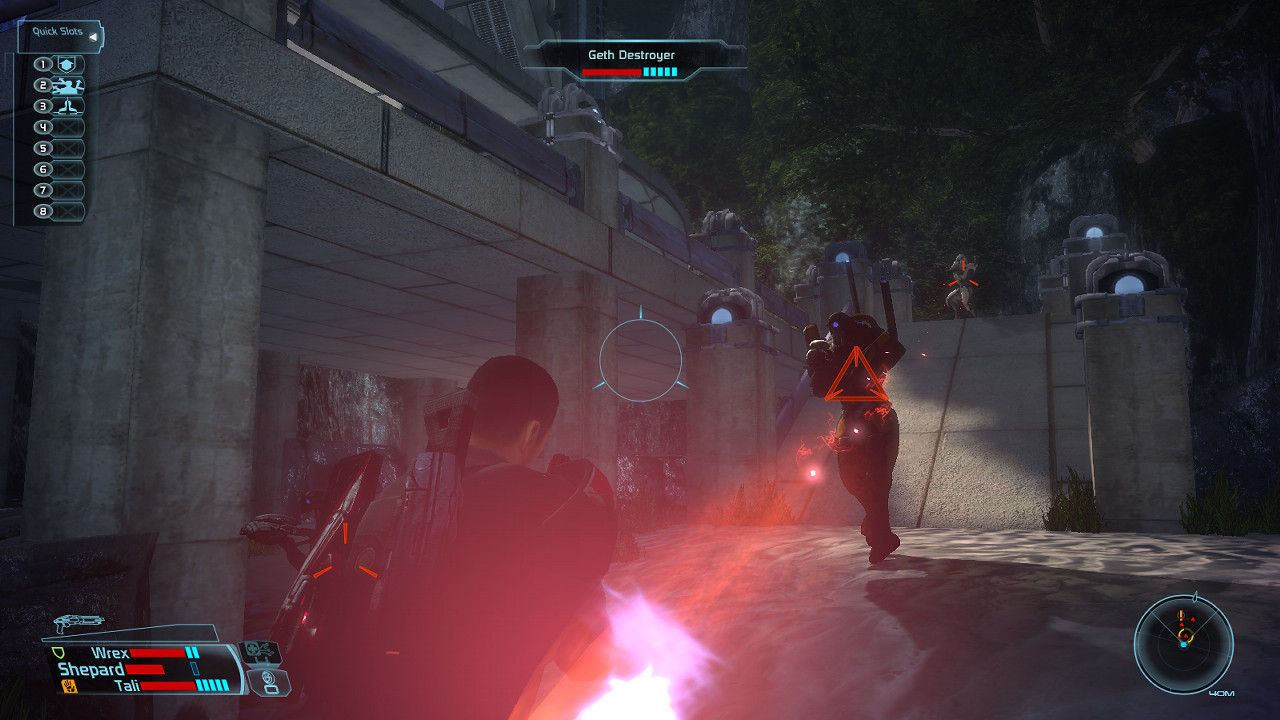The width and height of the screenshot is (1280, 720).
Task: Click the grenade icon below the medi-gel icon
Action: 268,683
